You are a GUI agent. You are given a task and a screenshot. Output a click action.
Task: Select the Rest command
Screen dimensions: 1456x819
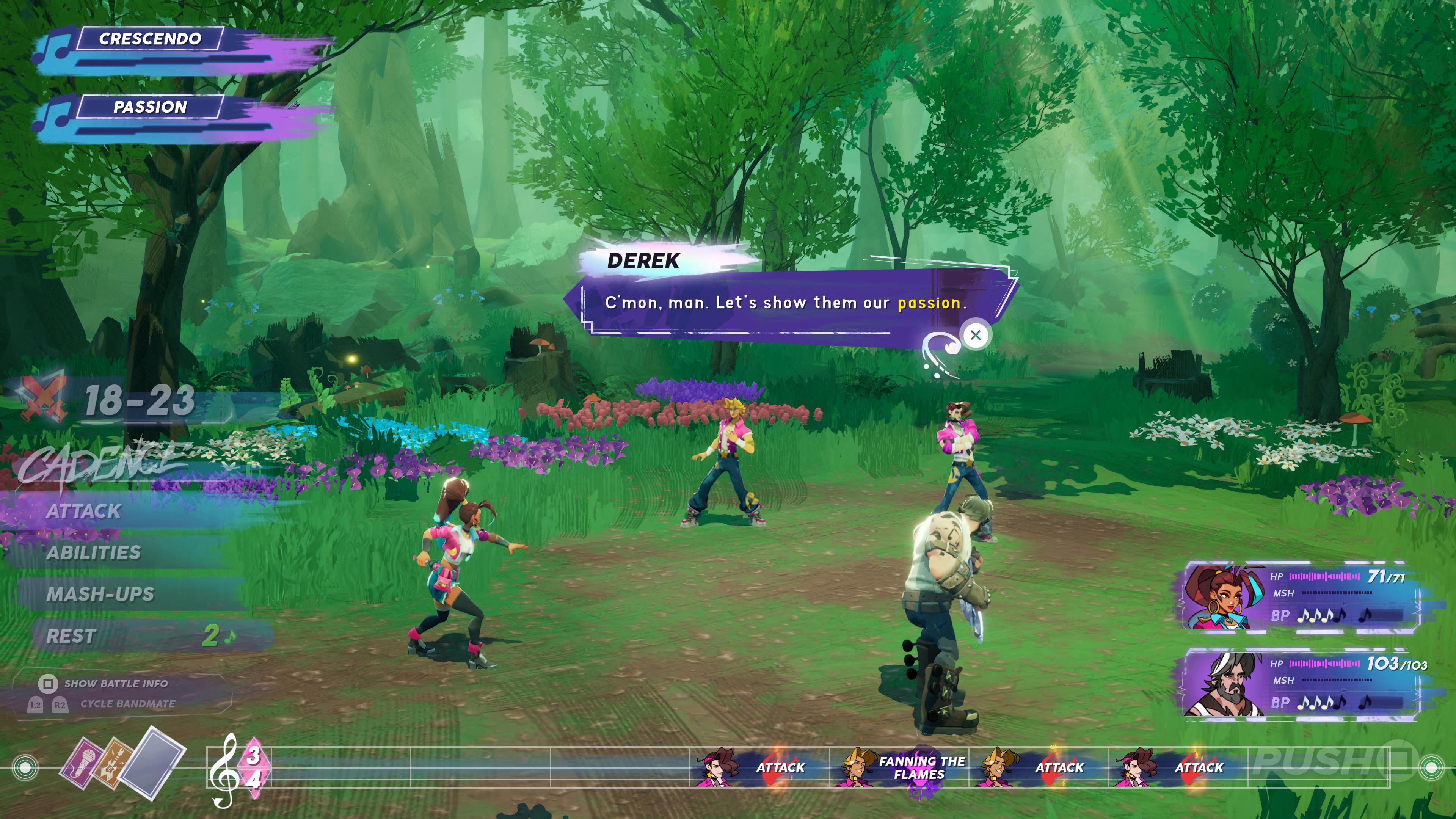tap(72, 636)
